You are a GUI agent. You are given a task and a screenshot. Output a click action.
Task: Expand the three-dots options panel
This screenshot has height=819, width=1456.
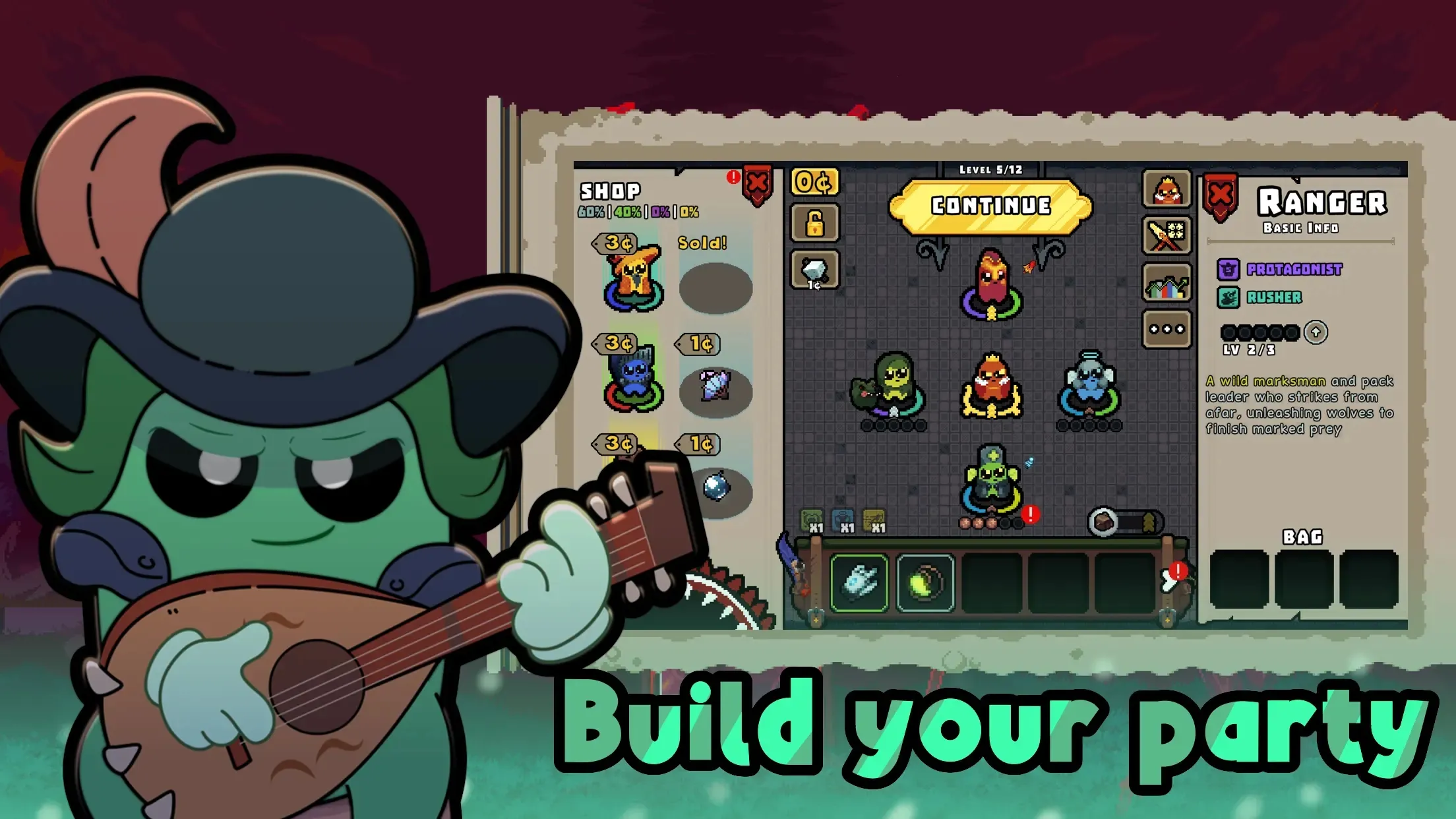[1167, 328]
